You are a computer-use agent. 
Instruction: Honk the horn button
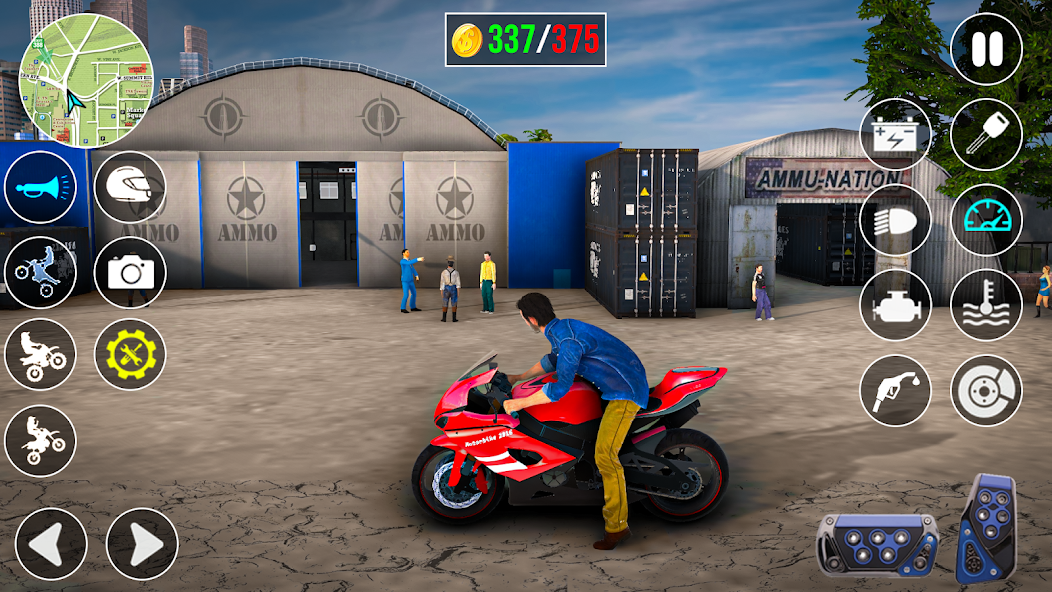pos(40,187)
